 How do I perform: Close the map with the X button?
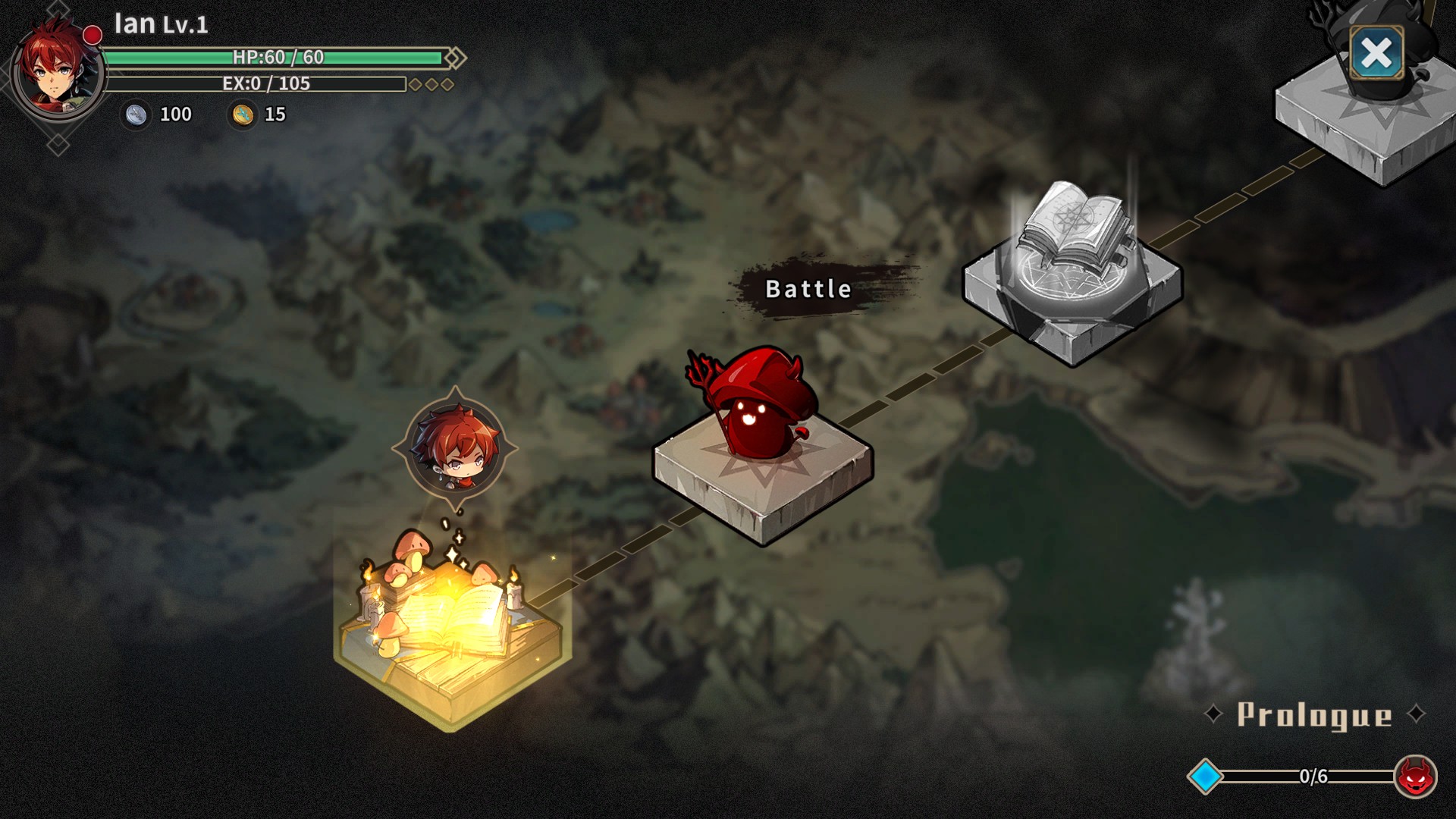point(1376,53)
